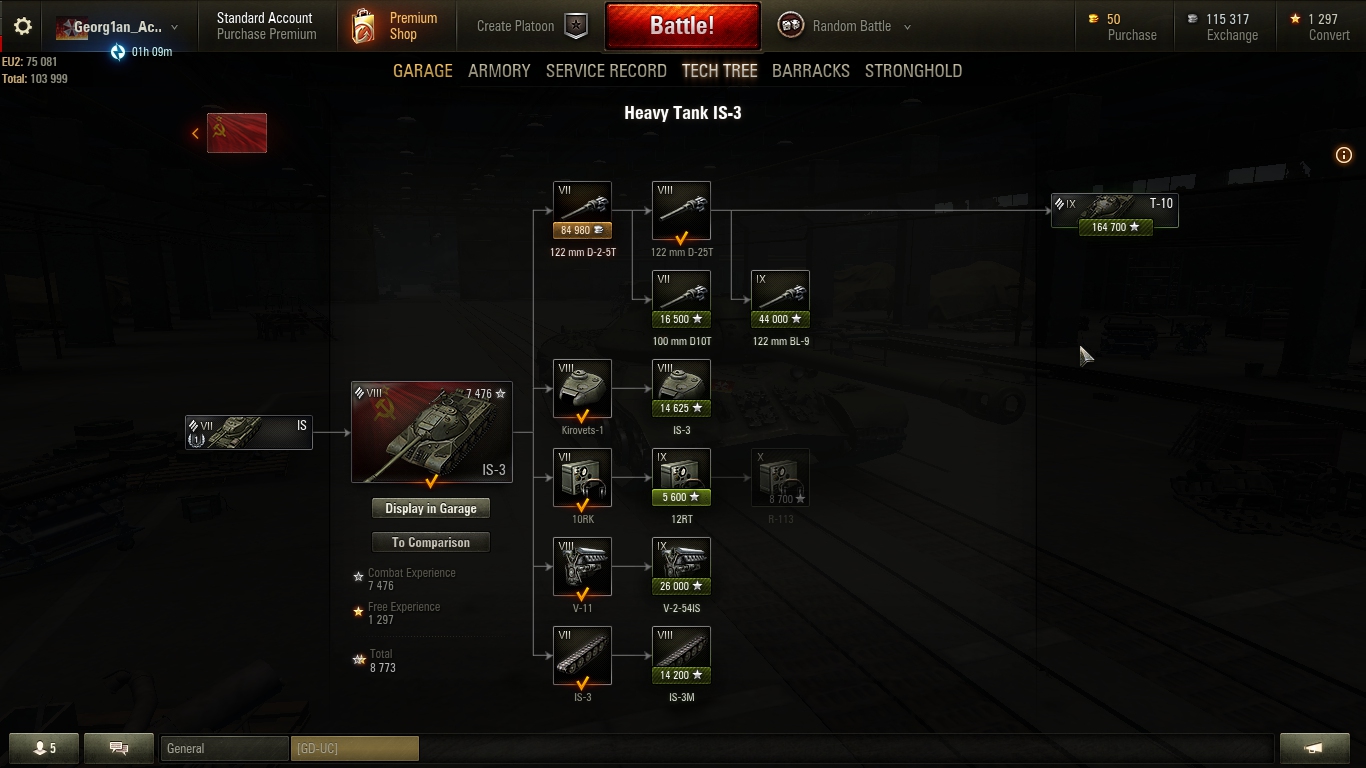Go to the Barracks tab
Image resolution: width=1366 pixels, height=768 pixels.
810,71
